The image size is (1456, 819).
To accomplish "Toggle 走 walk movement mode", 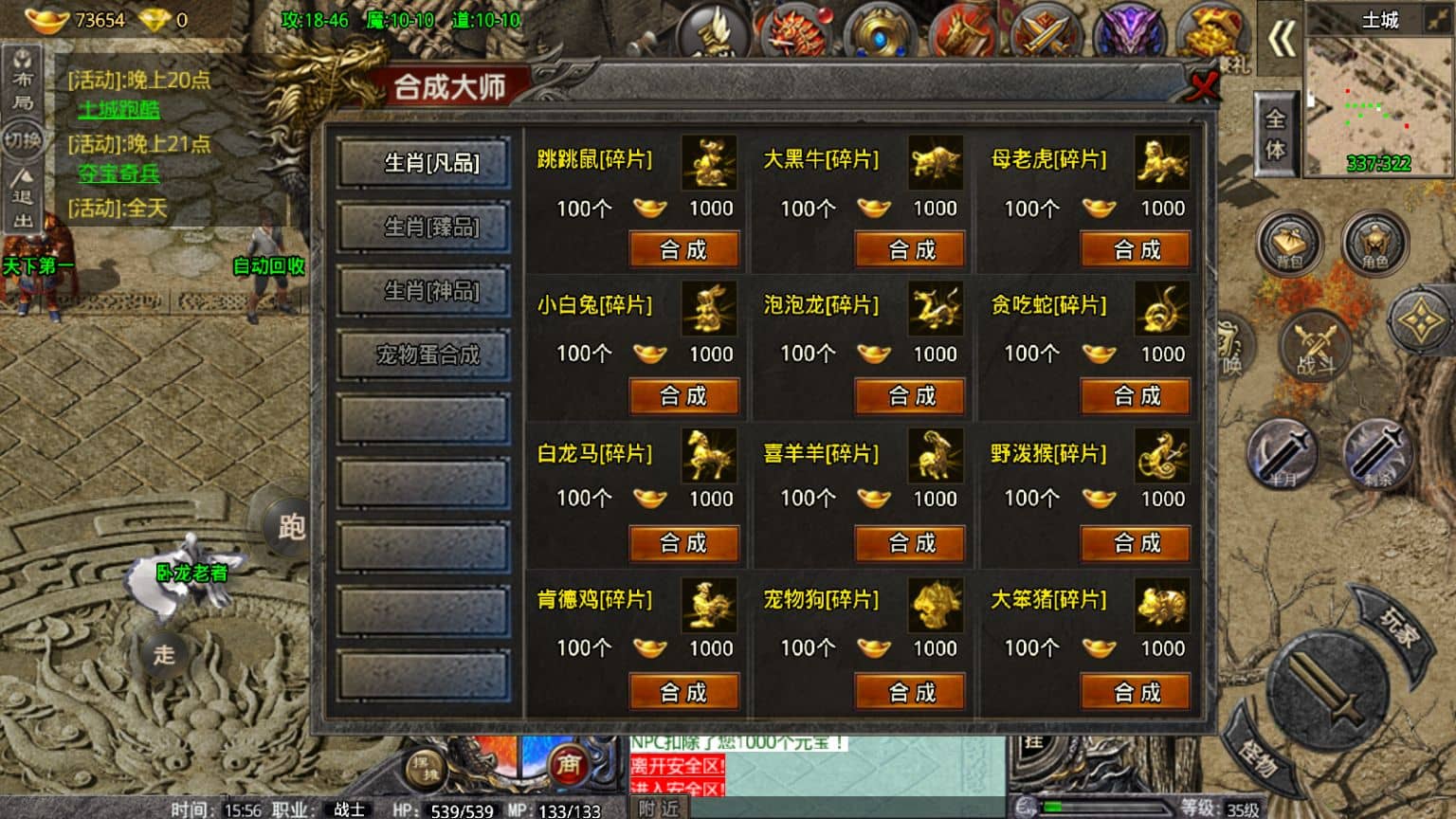I will point(163,655).
